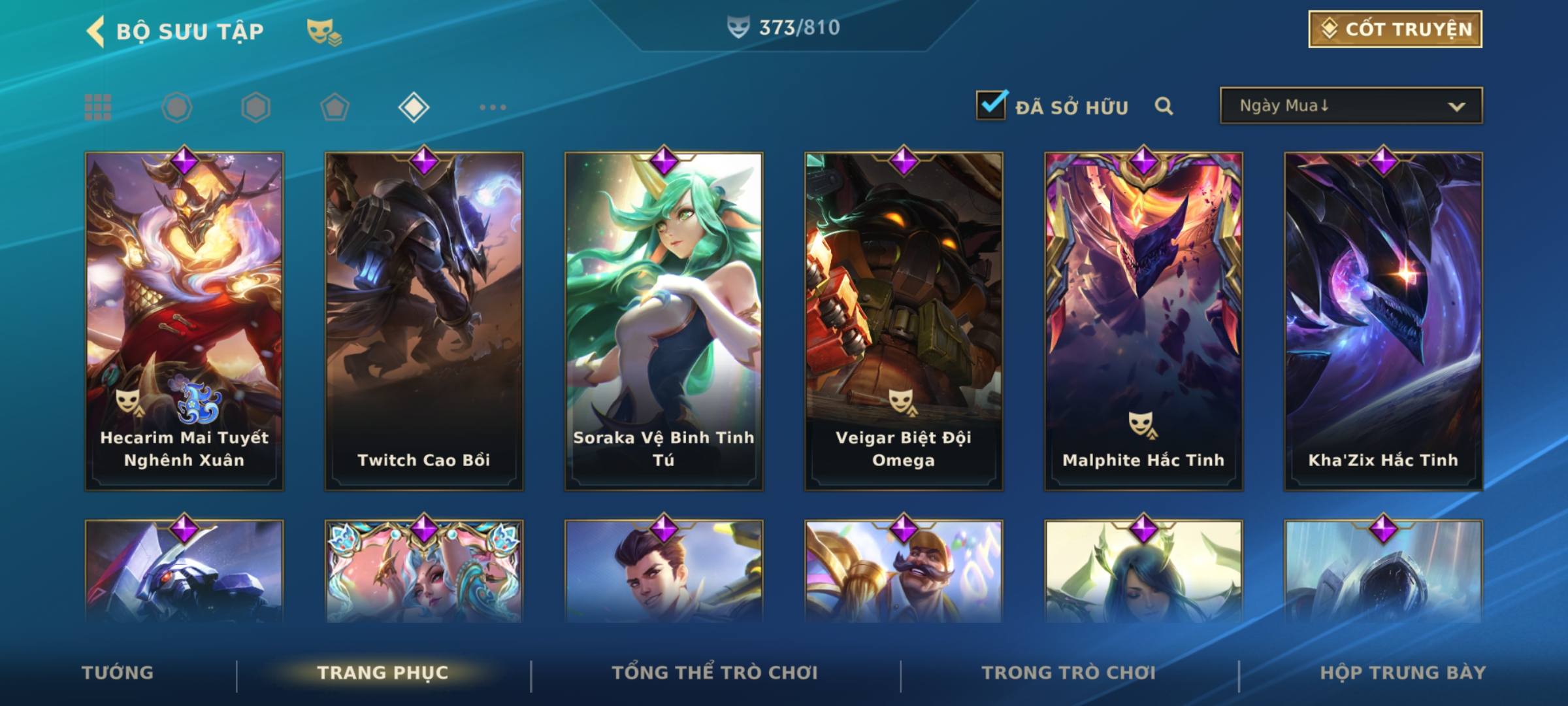Show more filters via three dots
Image resolution: width=1568 pixels, height=706 pixels.
tap(493, 107)
